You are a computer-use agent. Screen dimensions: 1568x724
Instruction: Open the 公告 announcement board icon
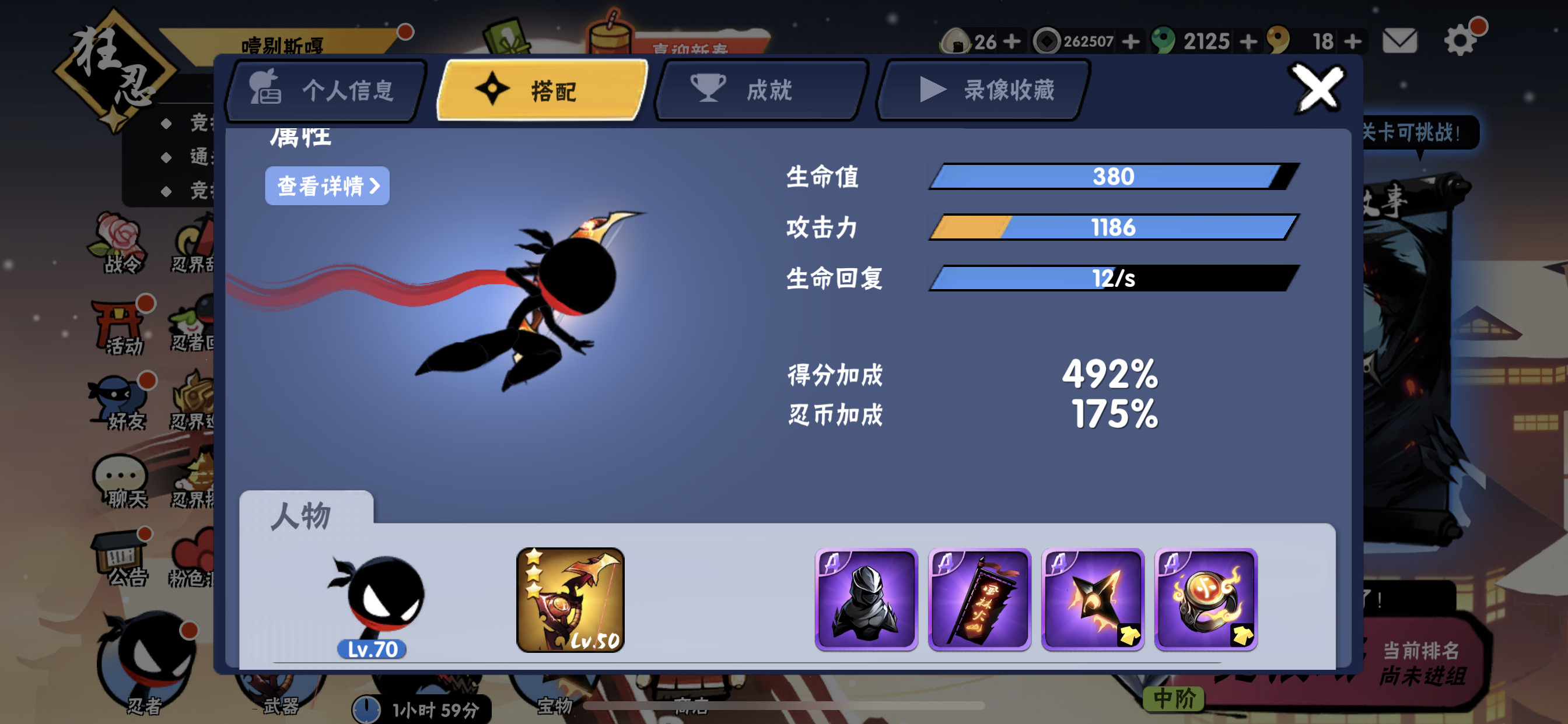pyautogui.click(x=121, y=551)
